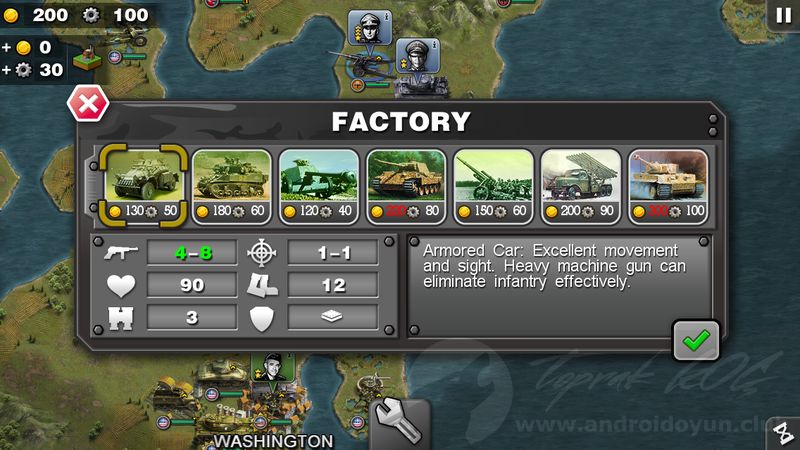Close the Factory window with the red X
The height and width of the screenshot is (450, 800).
[x=87, y=104]
